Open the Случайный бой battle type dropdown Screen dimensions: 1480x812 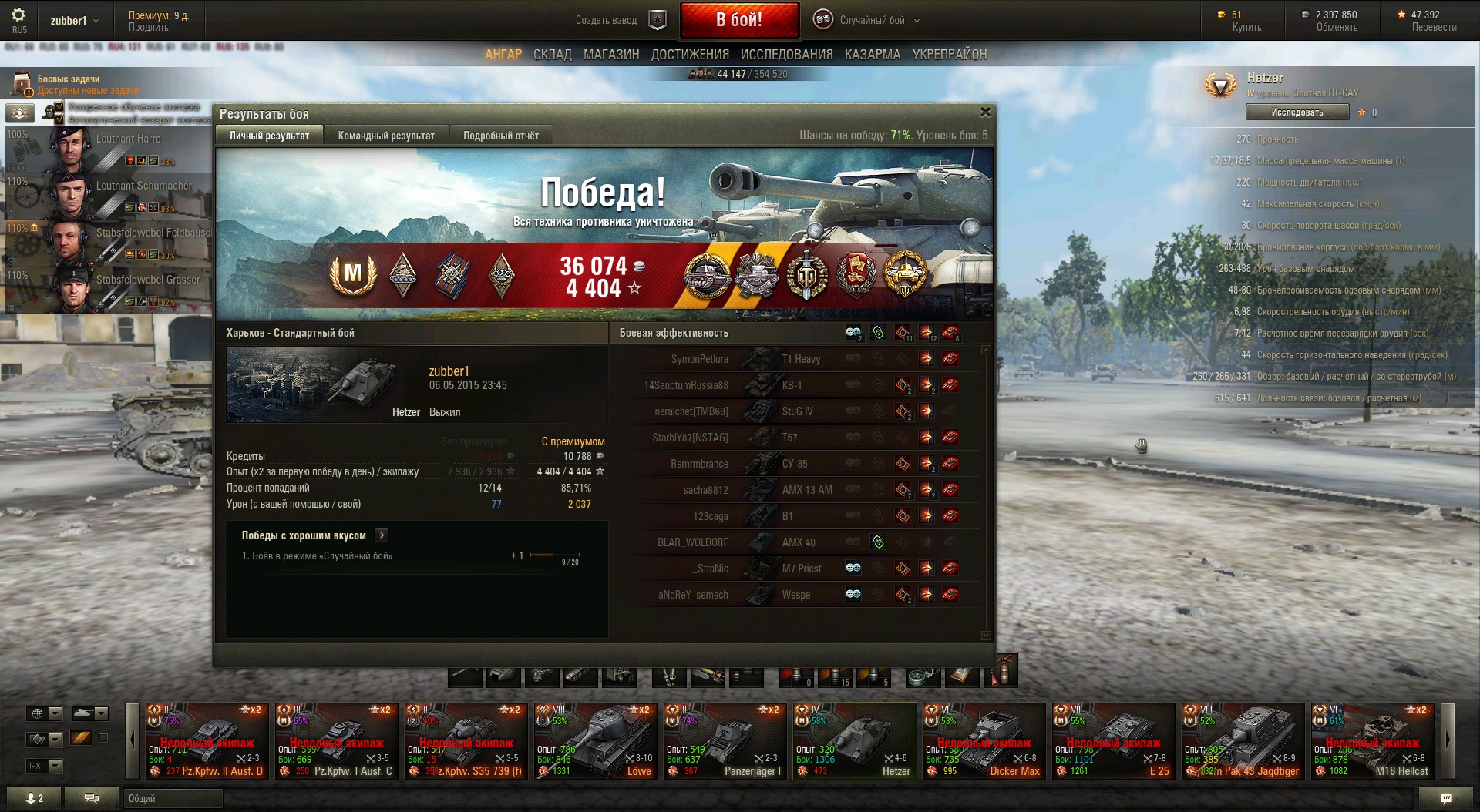tap(871, 21)
